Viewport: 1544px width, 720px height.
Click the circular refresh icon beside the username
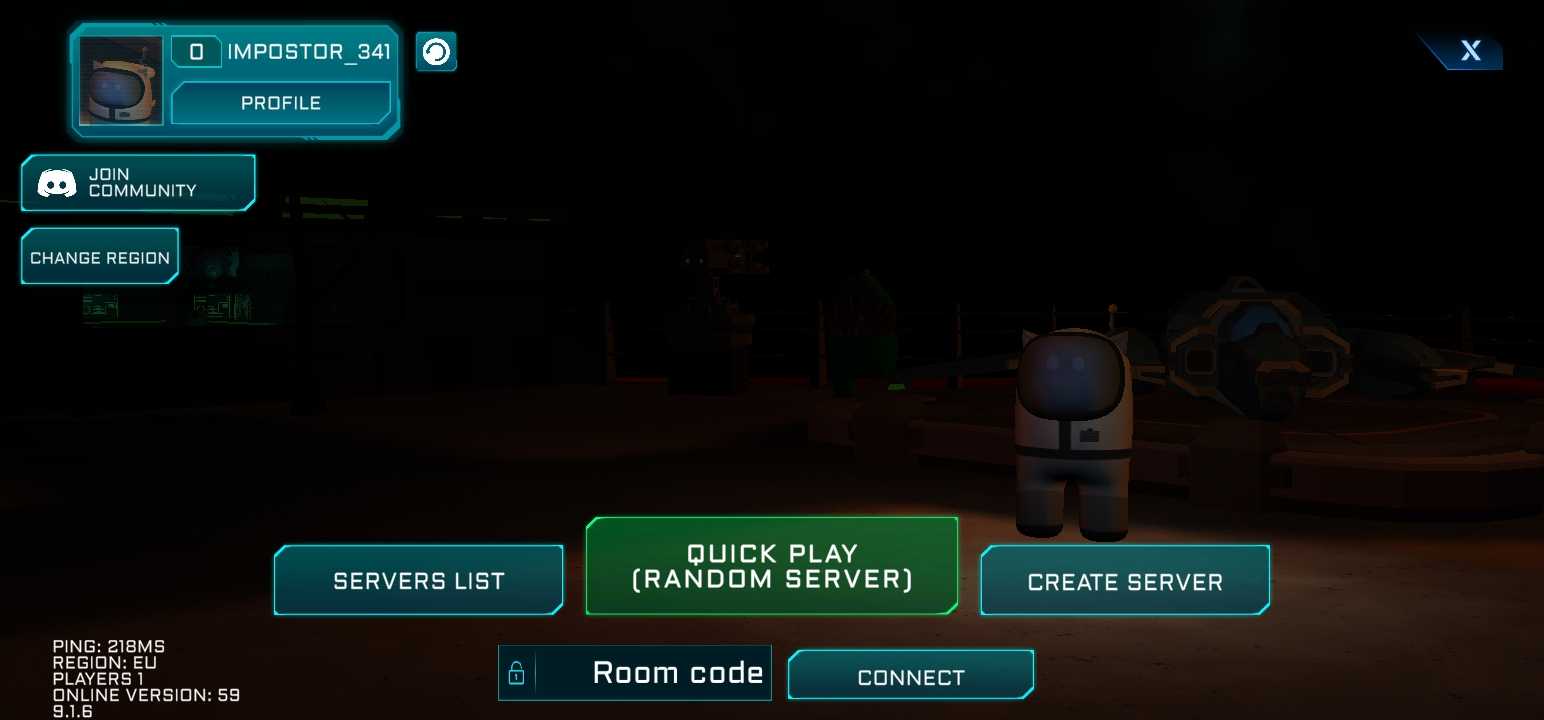[x=436, y=52]
